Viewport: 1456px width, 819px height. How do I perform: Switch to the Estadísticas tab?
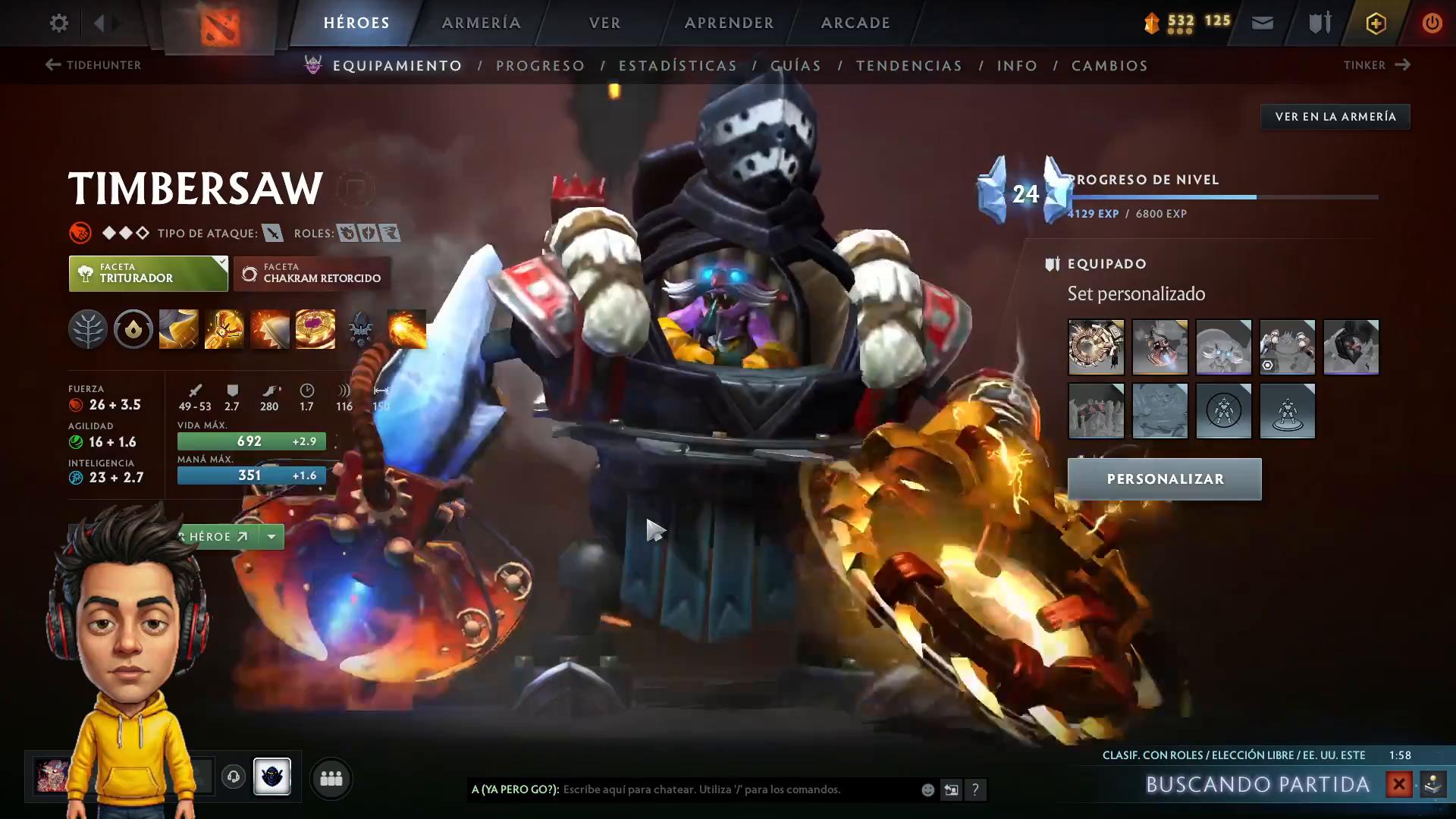coord(679,65)
